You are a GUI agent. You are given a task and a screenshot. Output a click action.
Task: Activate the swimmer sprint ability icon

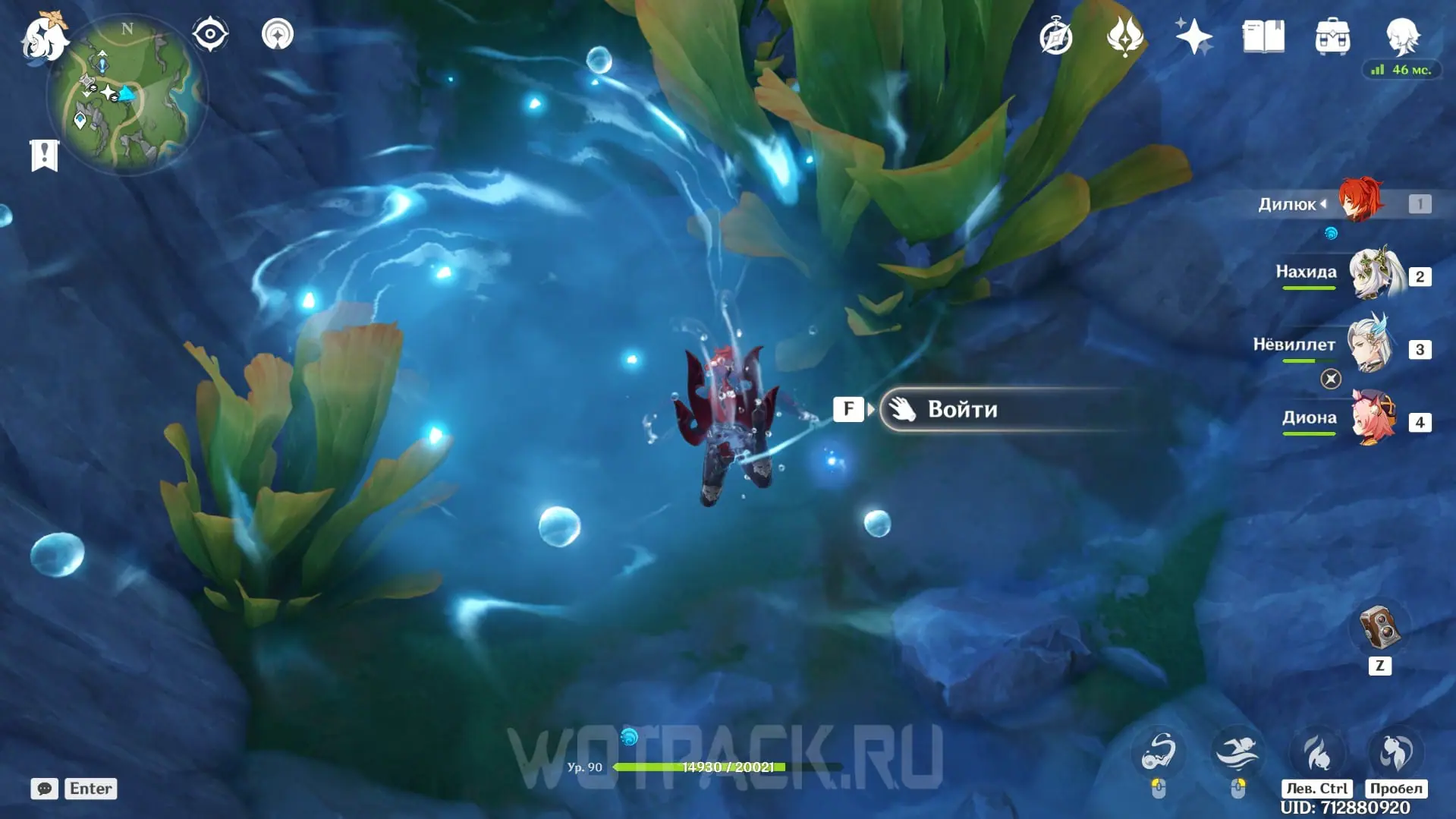1237,752
